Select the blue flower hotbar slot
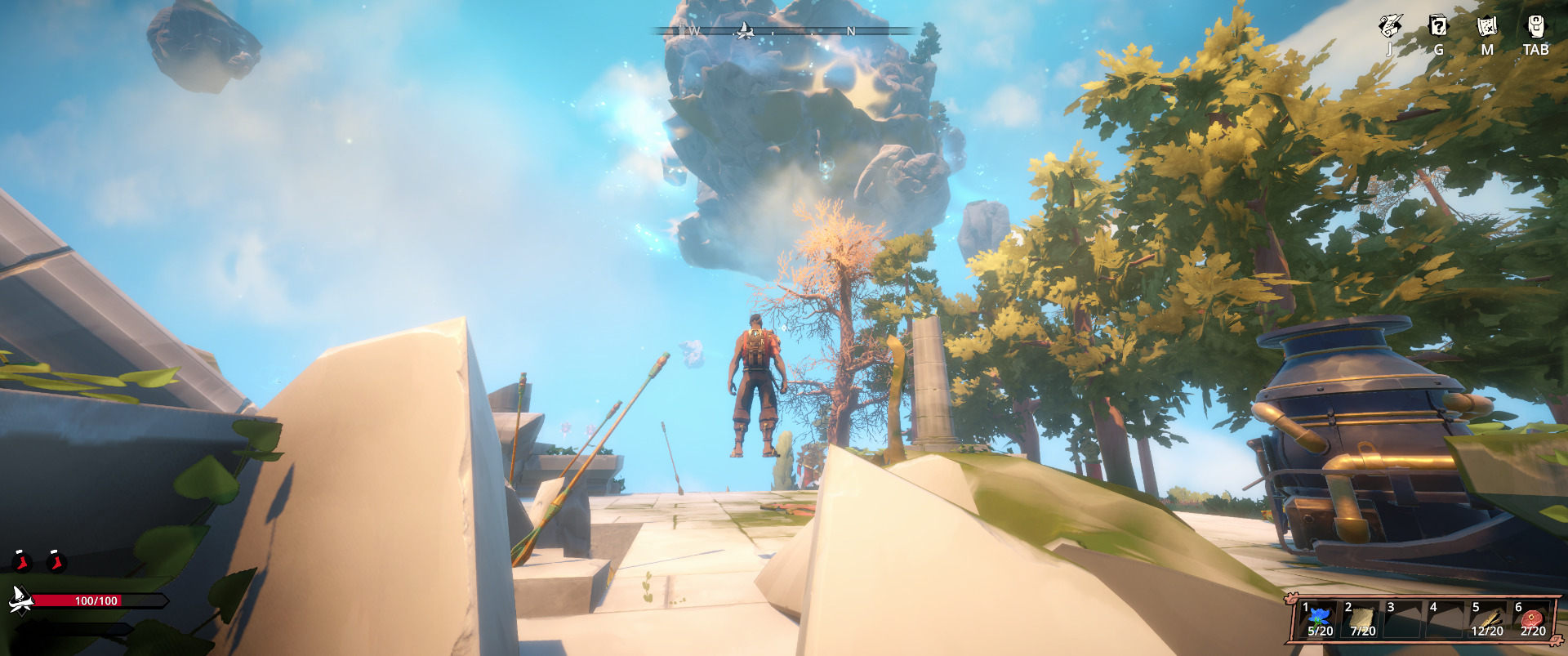This screenshot has width=1568, height=656. click(x=1320, y=619)
